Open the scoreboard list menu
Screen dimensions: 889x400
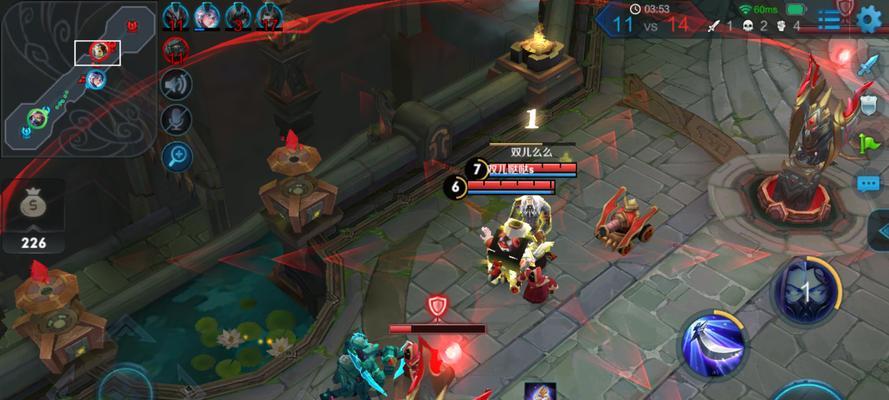(x=830, y=20)
